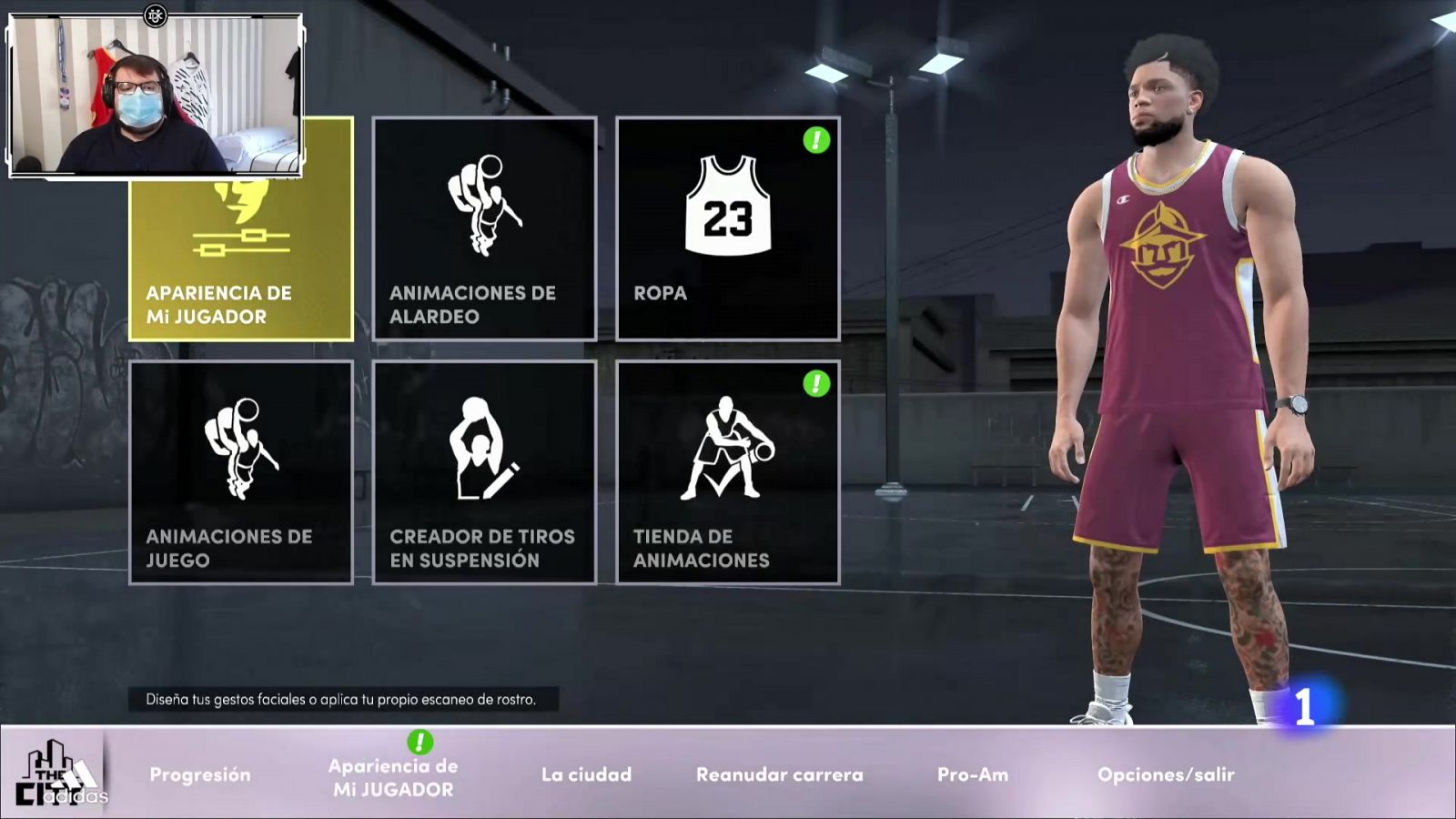The height and width of the screenshot is (819, 1456).
Task: Select the Animaciones de Juego dribbling icon
Action: point(241,448)
